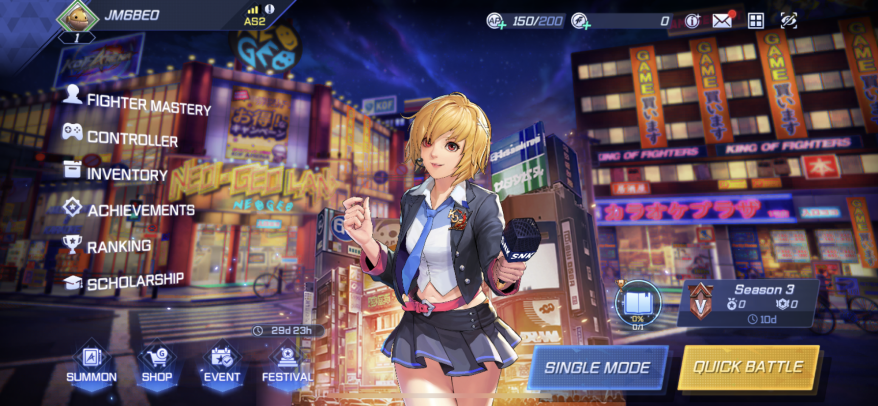The image size is (878, 406).
Task: Open the Controller menu
Action: (121, 137)
